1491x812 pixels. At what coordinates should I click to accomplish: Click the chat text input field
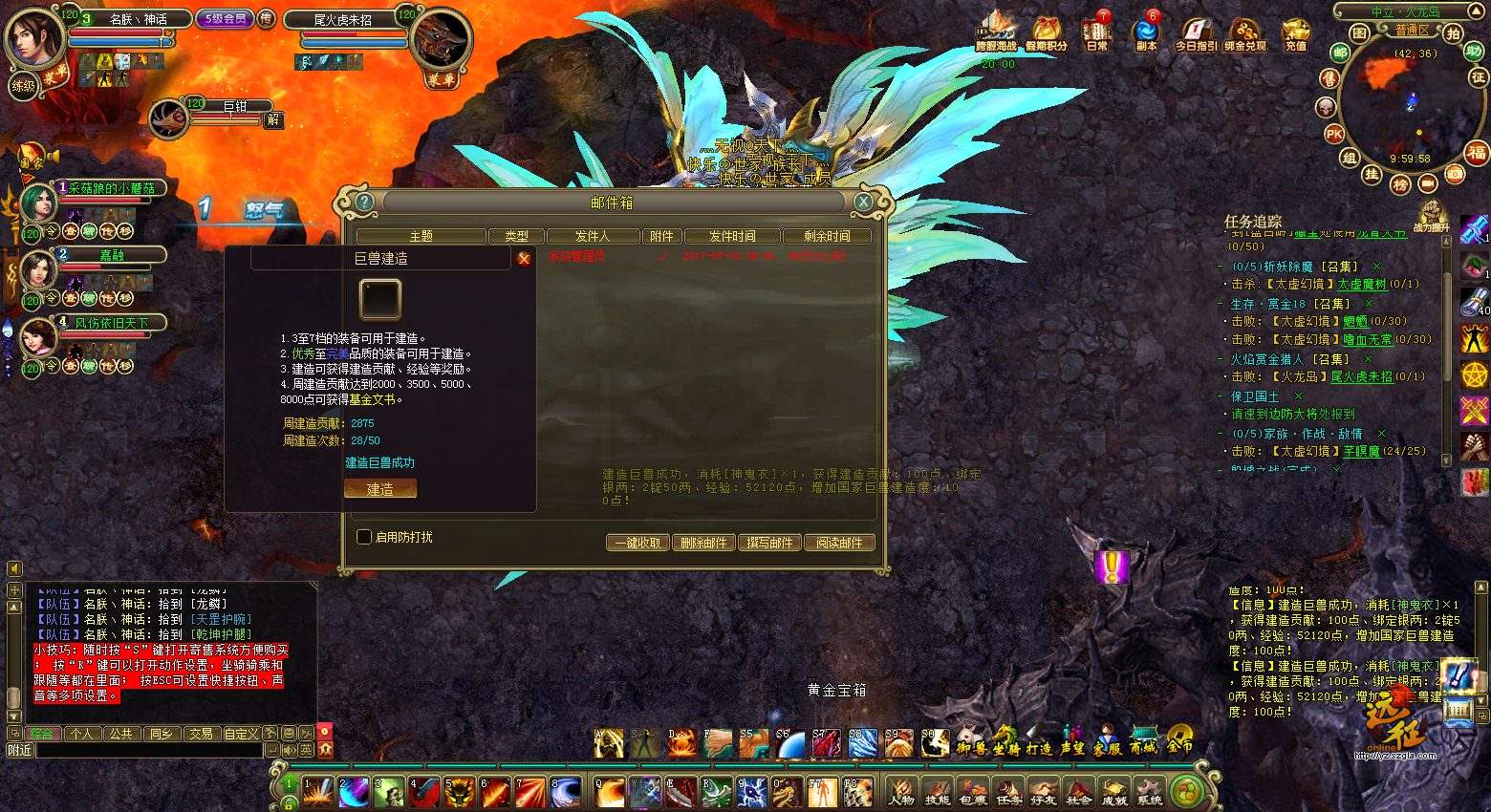148,751
